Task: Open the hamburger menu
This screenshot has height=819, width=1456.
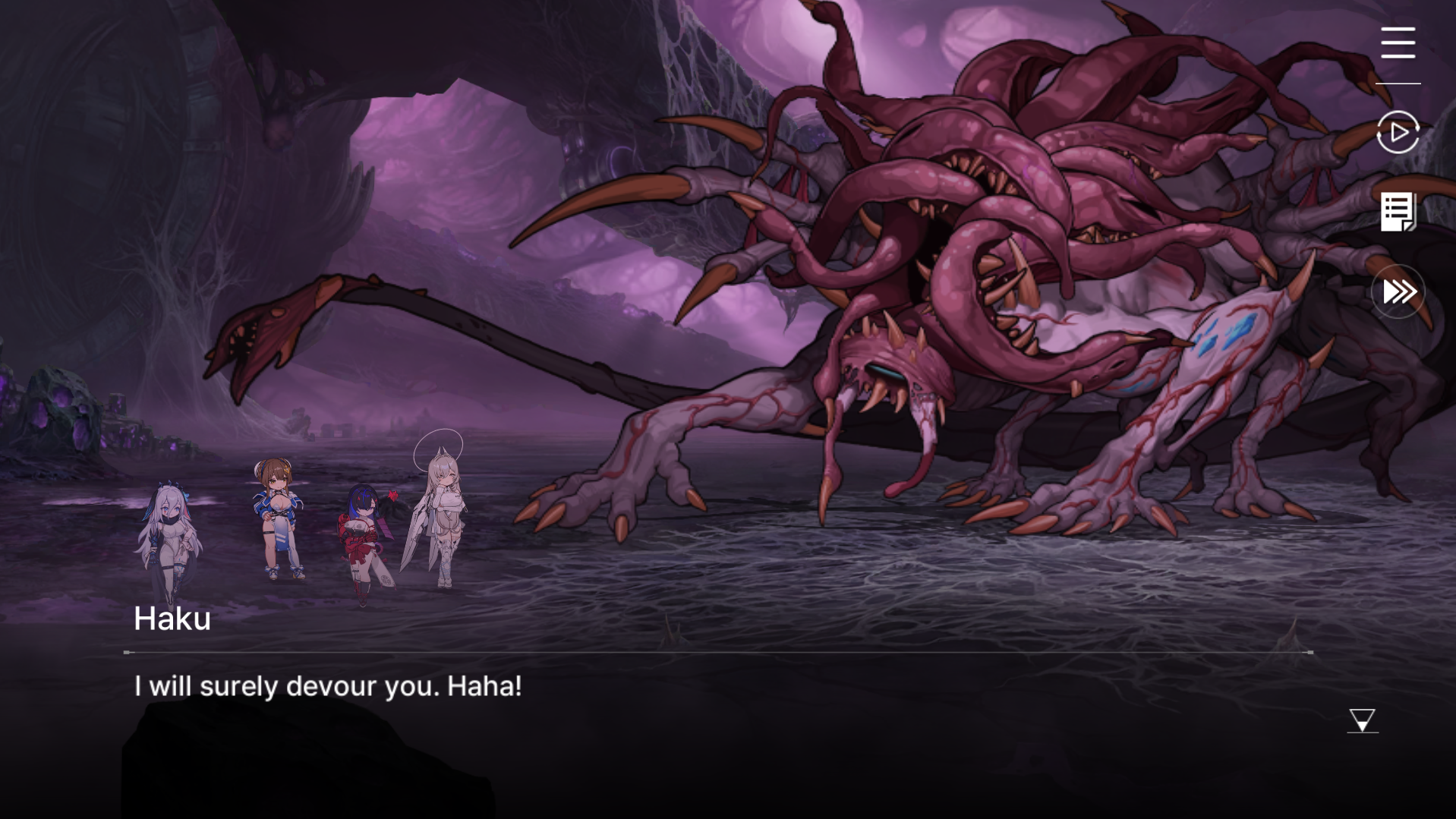Action: coord(1398,43)
